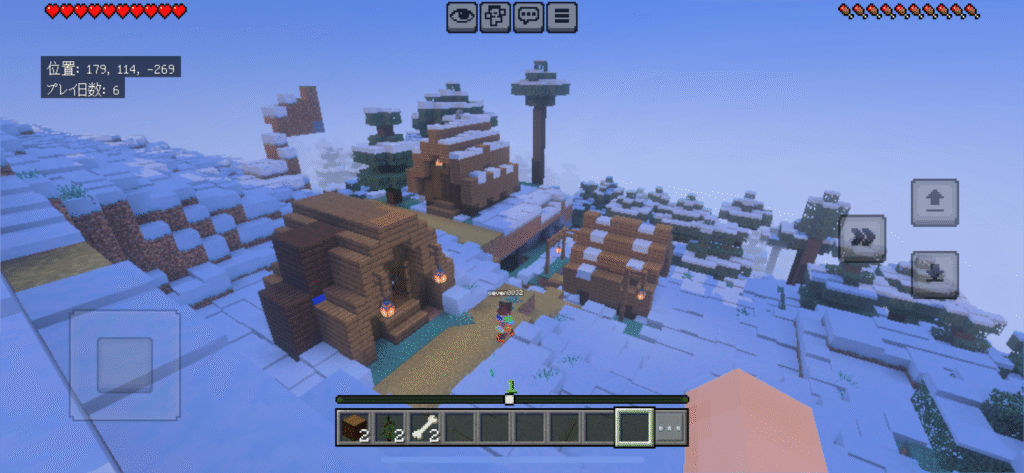
Task: Tap the movement joystick pad
Action: [125, 364]
